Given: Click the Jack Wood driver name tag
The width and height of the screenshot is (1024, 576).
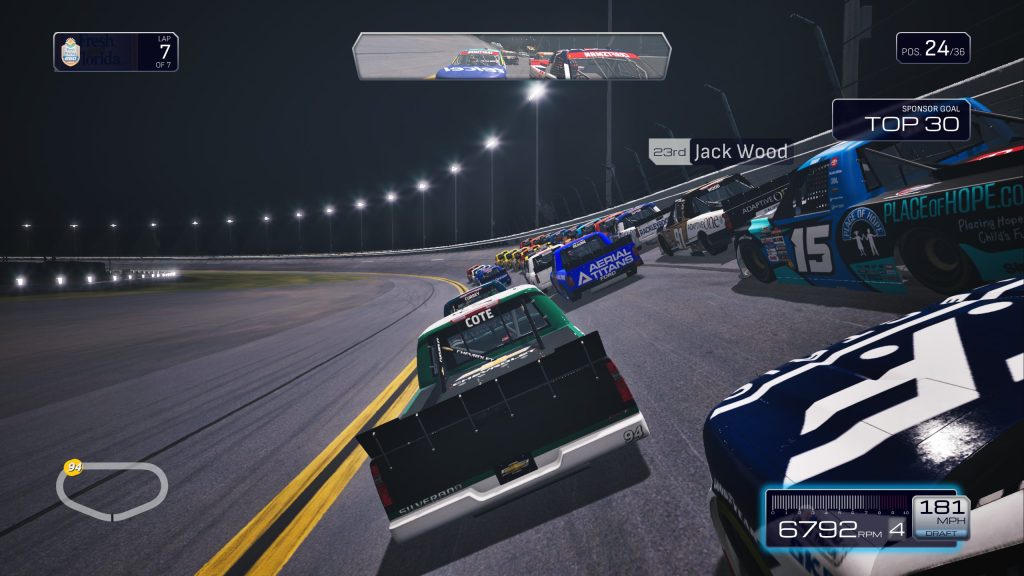Looking at the screenshot, I should [x=719, y=152].
